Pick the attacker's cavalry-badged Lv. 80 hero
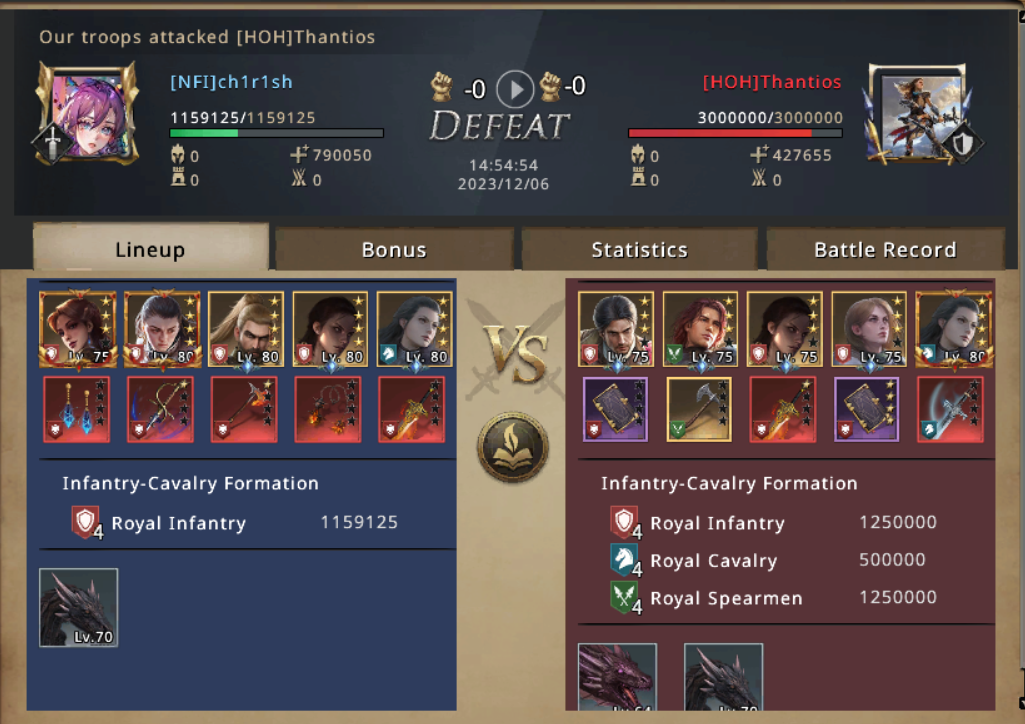 [x=414, y=329]
